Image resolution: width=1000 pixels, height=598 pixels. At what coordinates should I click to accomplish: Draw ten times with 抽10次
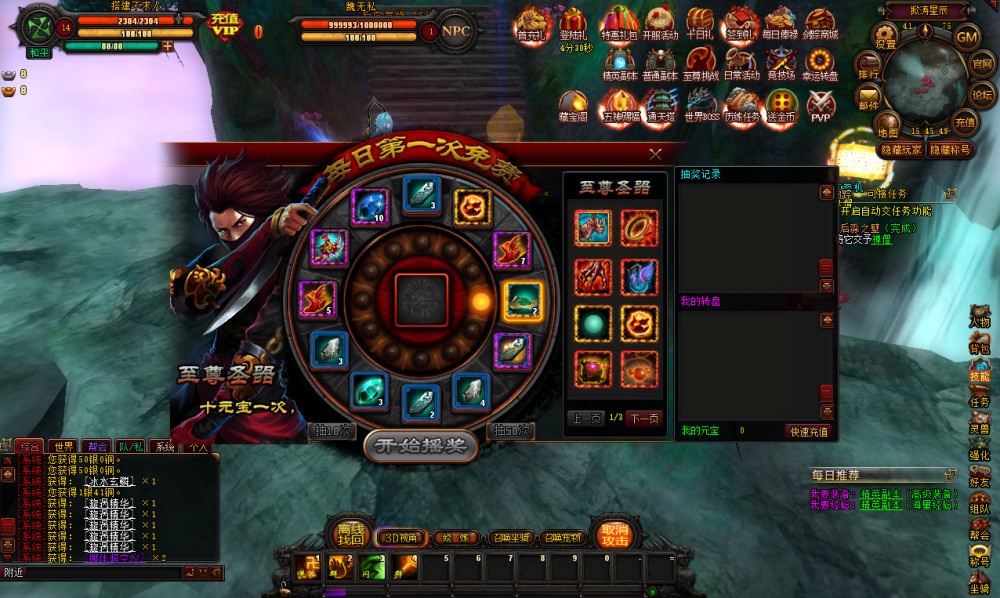pos(331,430)
